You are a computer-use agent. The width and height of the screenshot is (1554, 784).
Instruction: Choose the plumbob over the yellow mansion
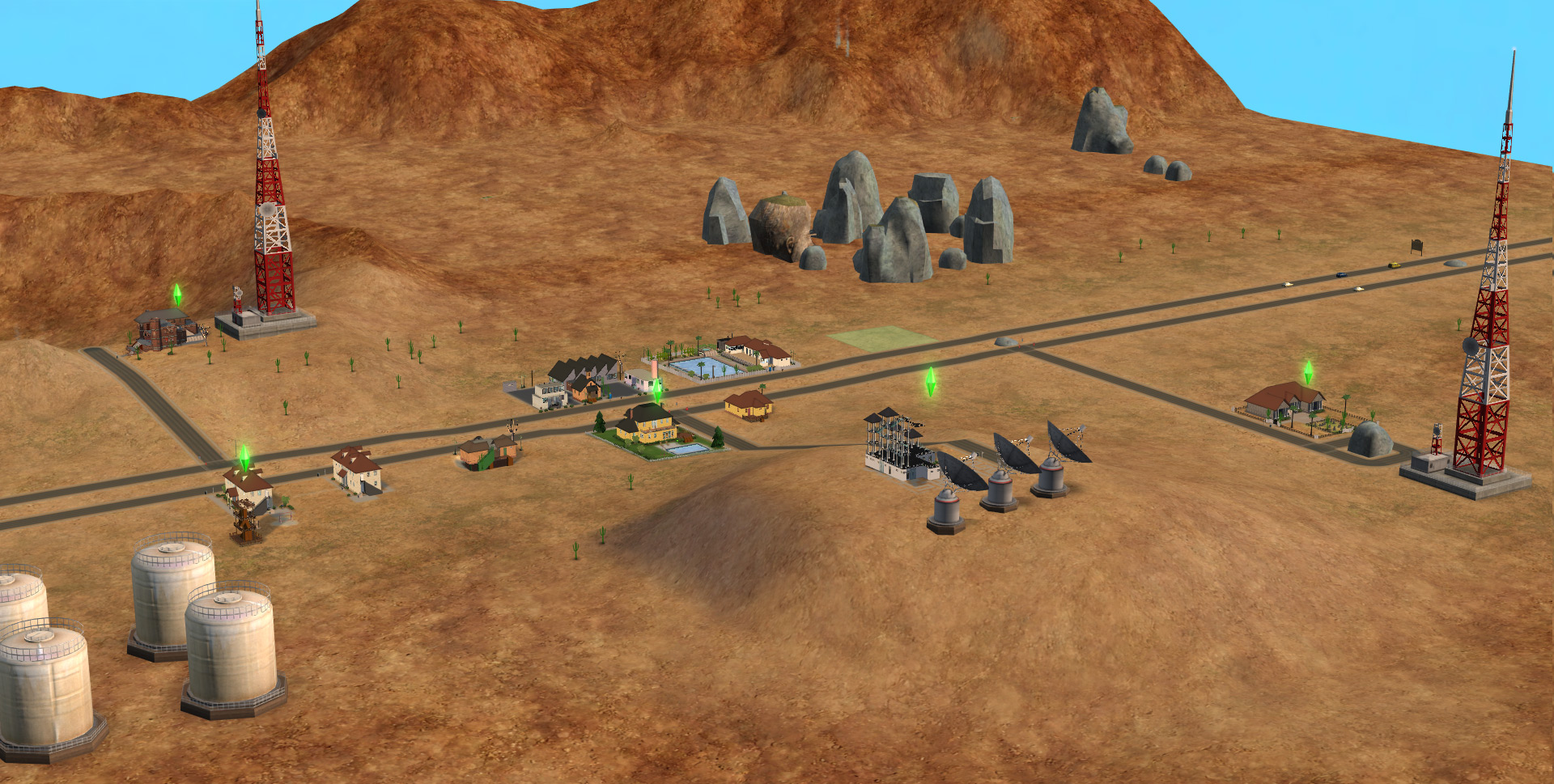(x=657, y=390)
